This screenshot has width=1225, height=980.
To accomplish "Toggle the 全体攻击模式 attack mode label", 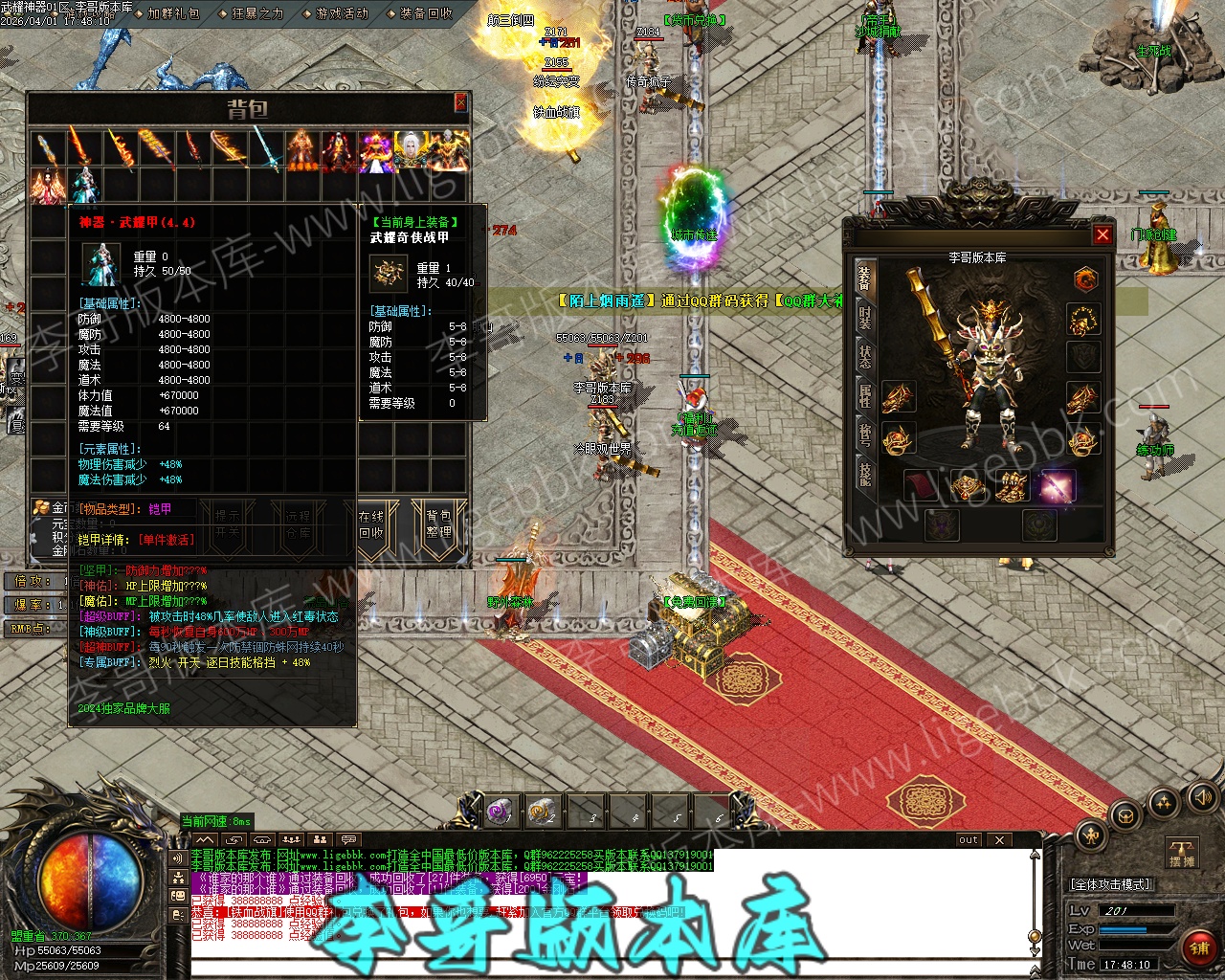I will coord(1110,884).
